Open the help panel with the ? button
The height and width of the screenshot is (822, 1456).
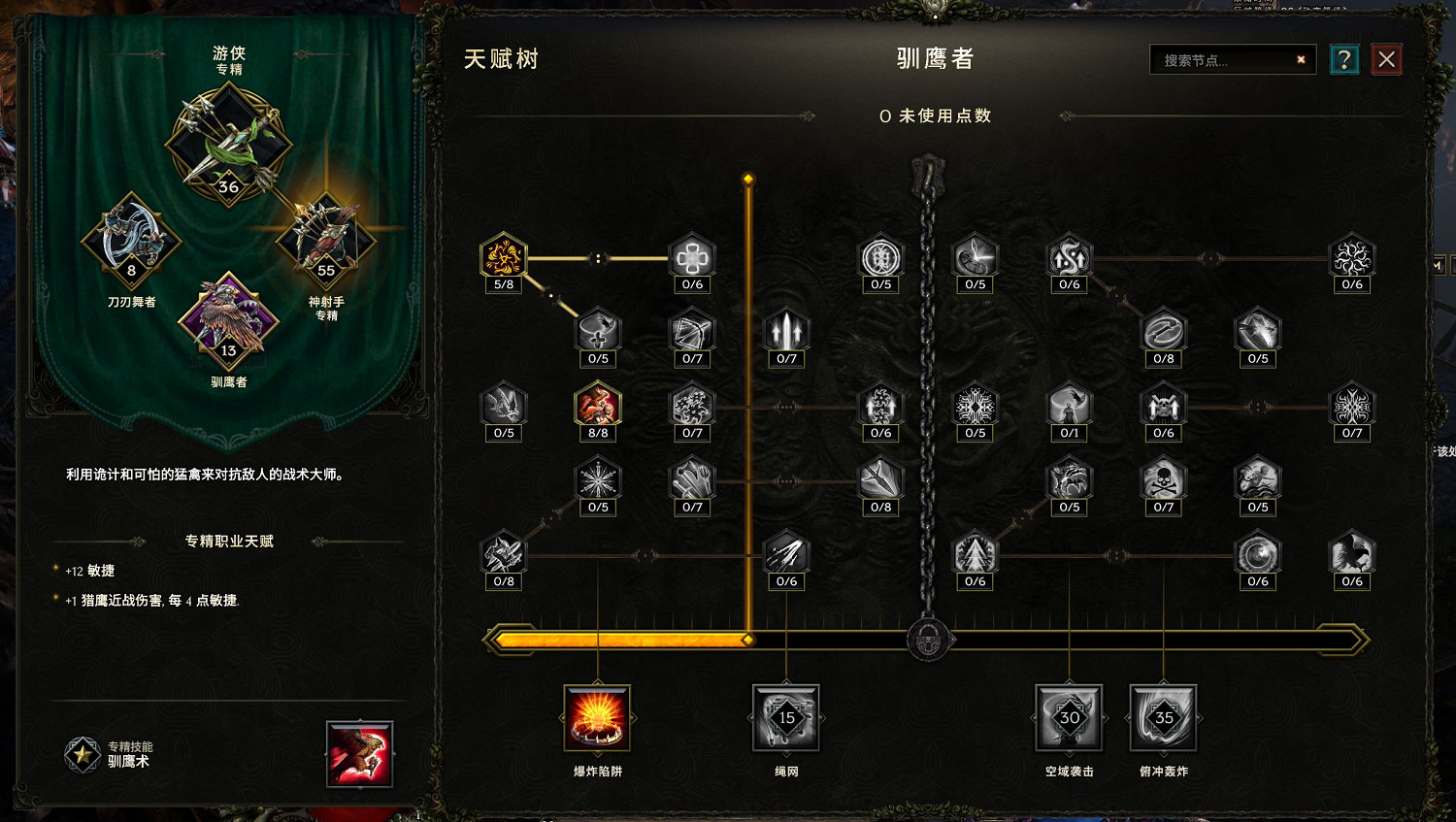pyautogui.click(x=1343, y=59)
